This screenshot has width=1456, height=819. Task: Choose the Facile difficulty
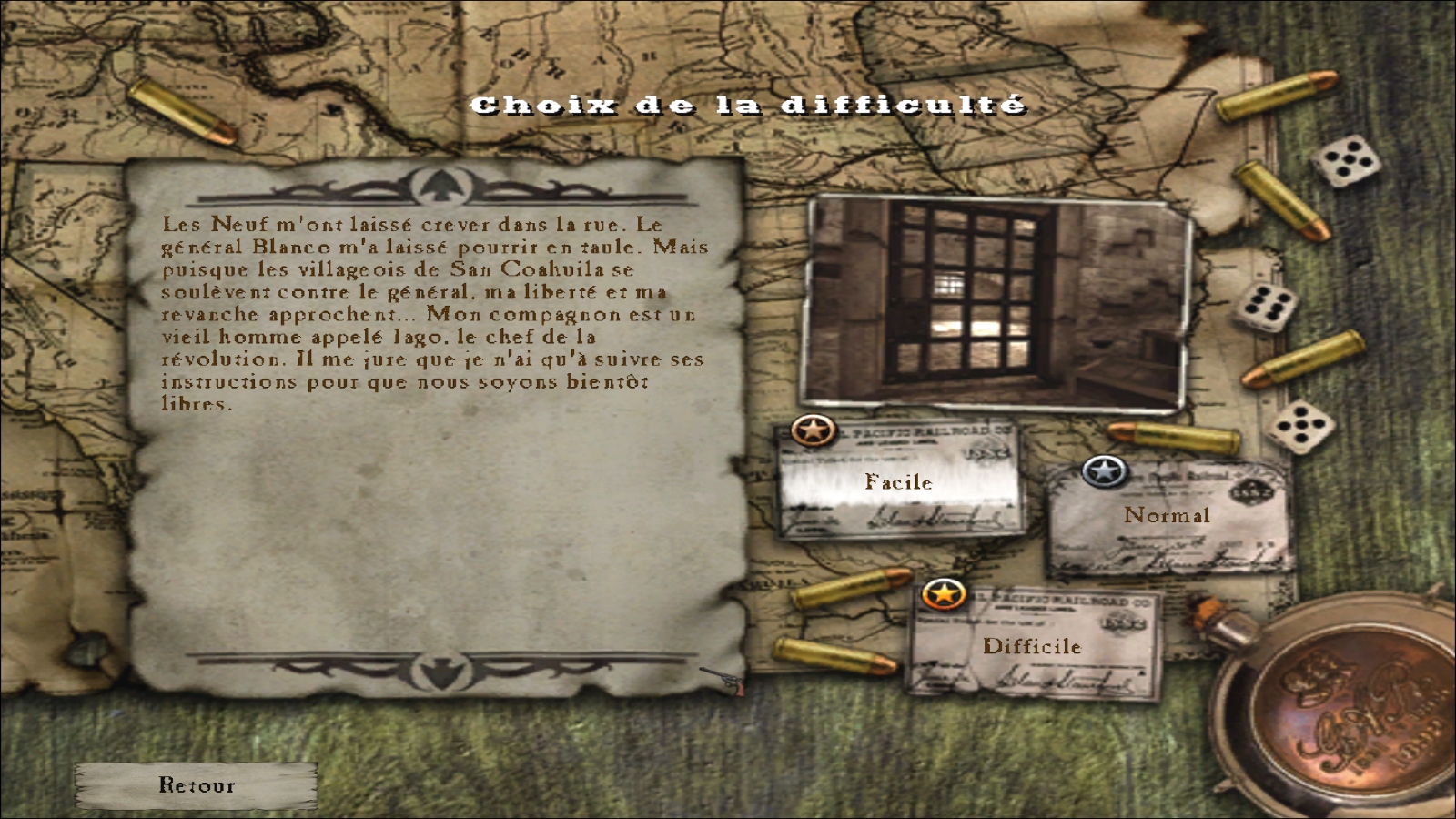click(x=898, y=481)
